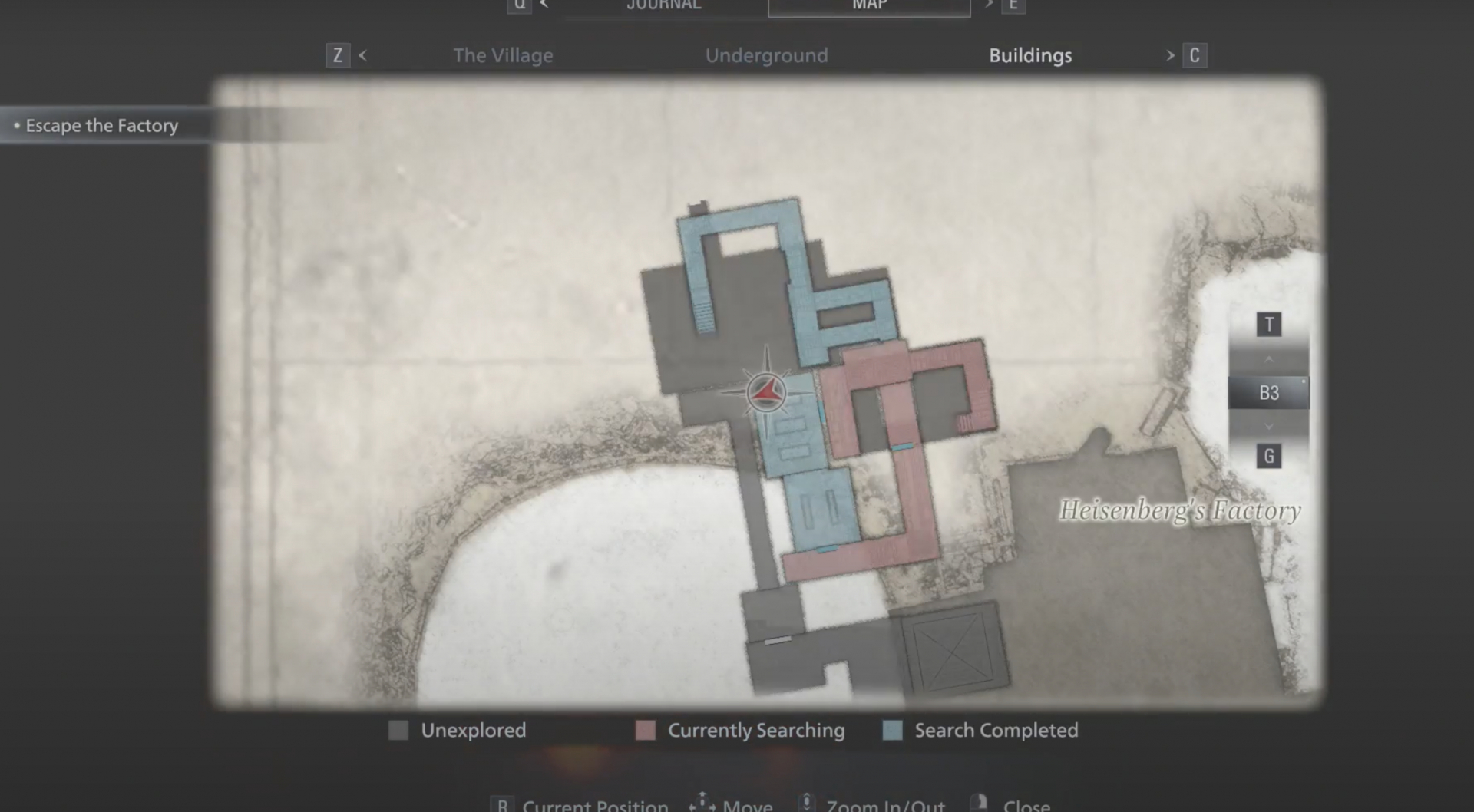Go to next map area arrow

tap(1170, 55)
